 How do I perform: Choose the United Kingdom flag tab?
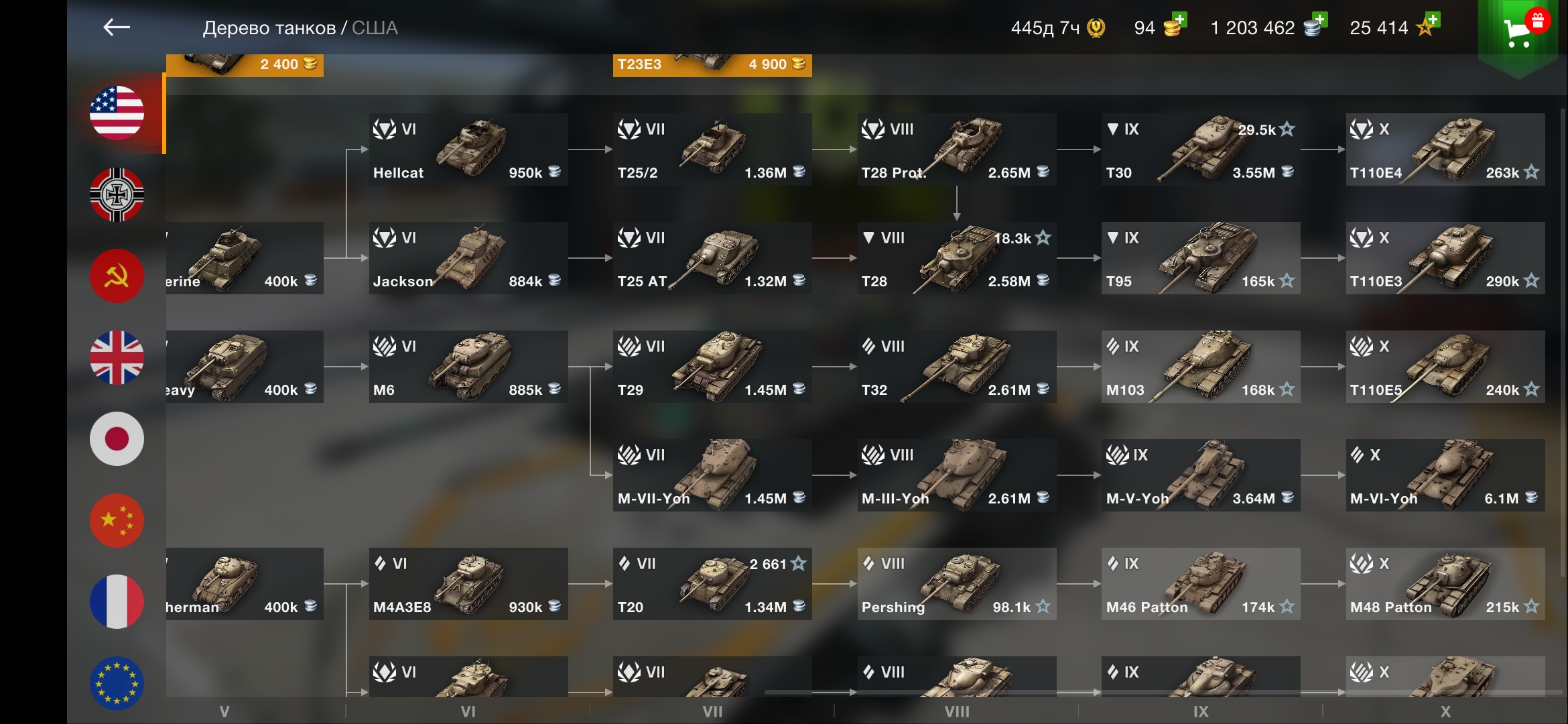pyautogui.click(x=117, y=357)
